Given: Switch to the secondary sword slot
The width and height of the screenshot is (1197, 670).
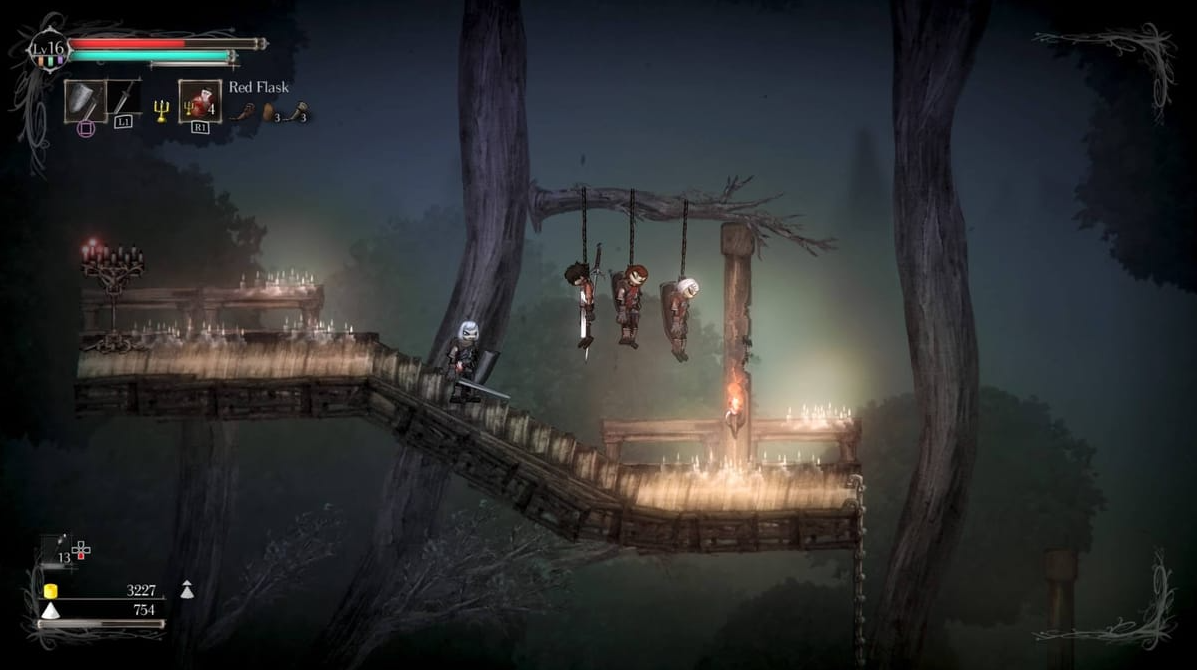Looking at the screenshot, I should pyautogui.click(x=124, y=100).
